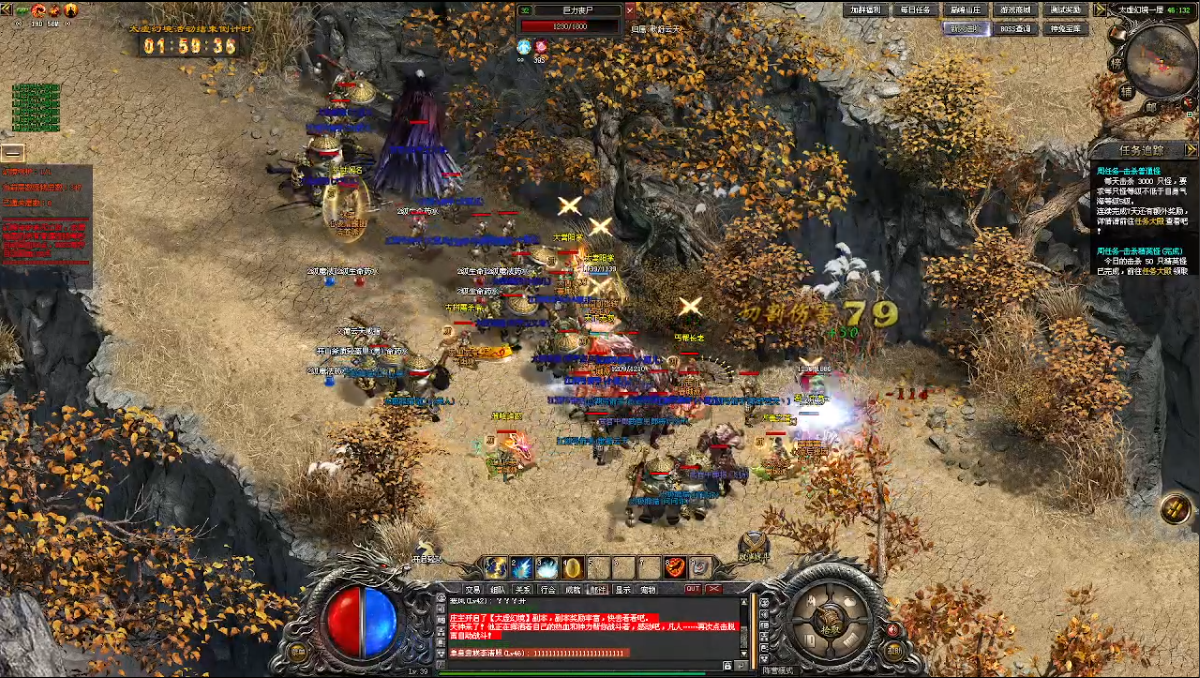Open the 测试奖励 test rewards button
The image size is (1200, 678).
(1066, 10)
